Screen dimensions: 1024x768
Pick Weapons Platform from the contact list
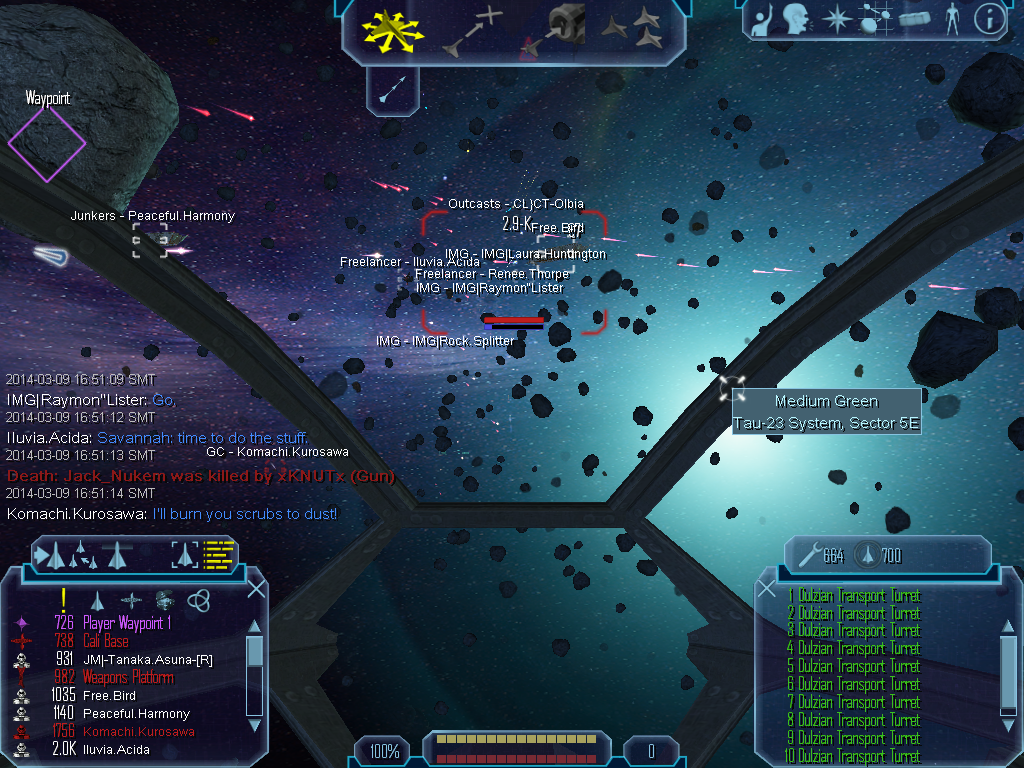tap(127, 677)
